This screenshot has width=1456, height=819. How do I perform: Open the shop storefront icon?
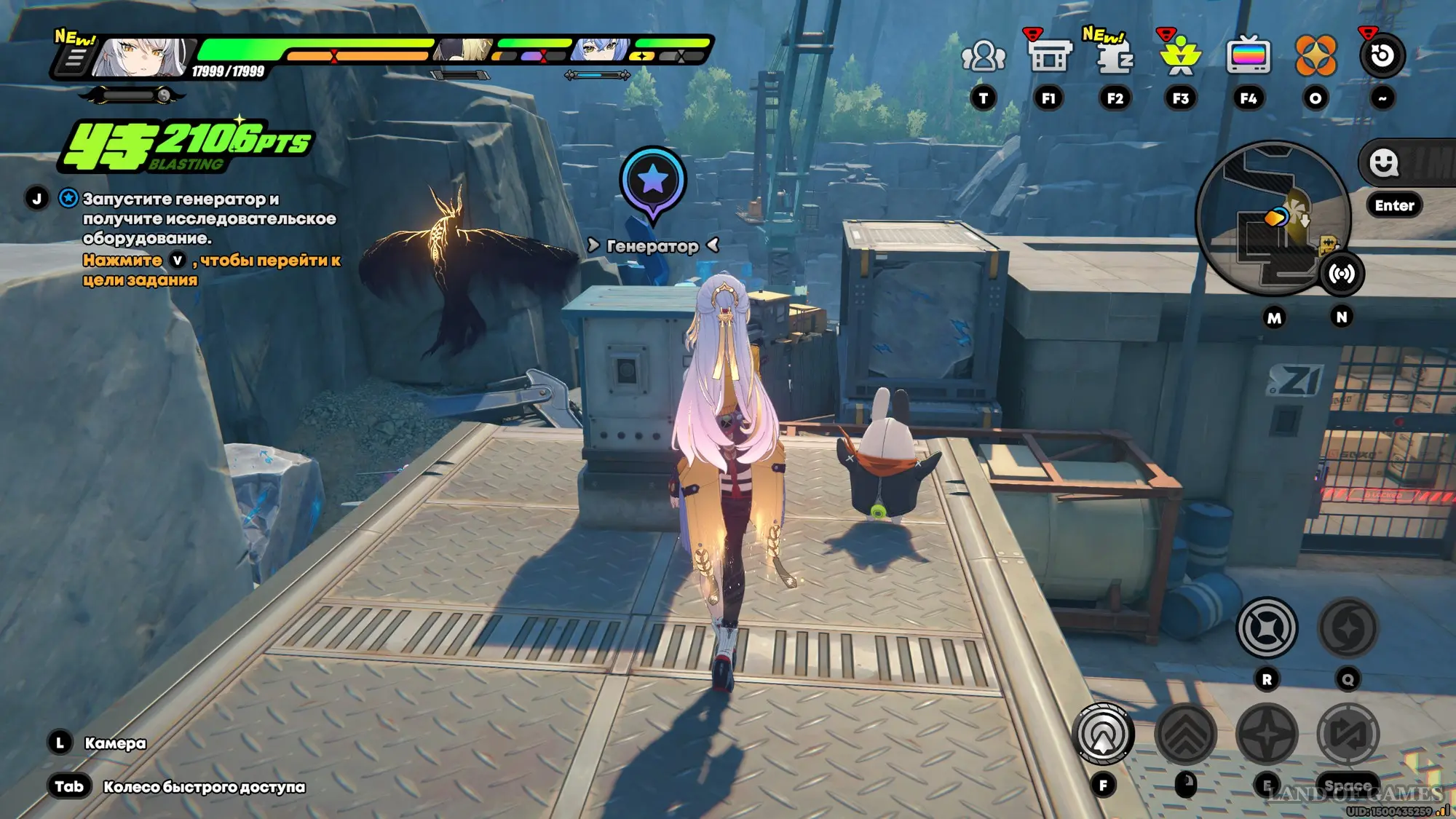1048,56
